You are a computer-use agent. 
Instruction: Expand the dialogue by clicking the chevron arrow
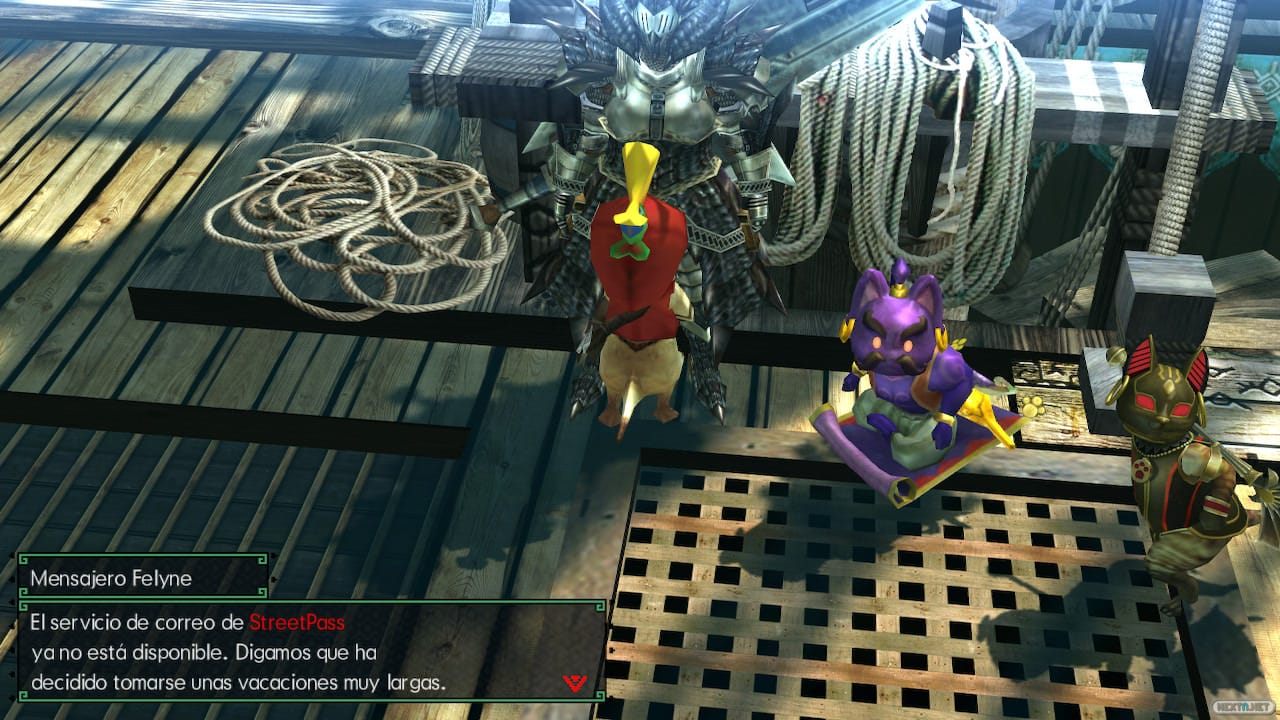(575, 682)
